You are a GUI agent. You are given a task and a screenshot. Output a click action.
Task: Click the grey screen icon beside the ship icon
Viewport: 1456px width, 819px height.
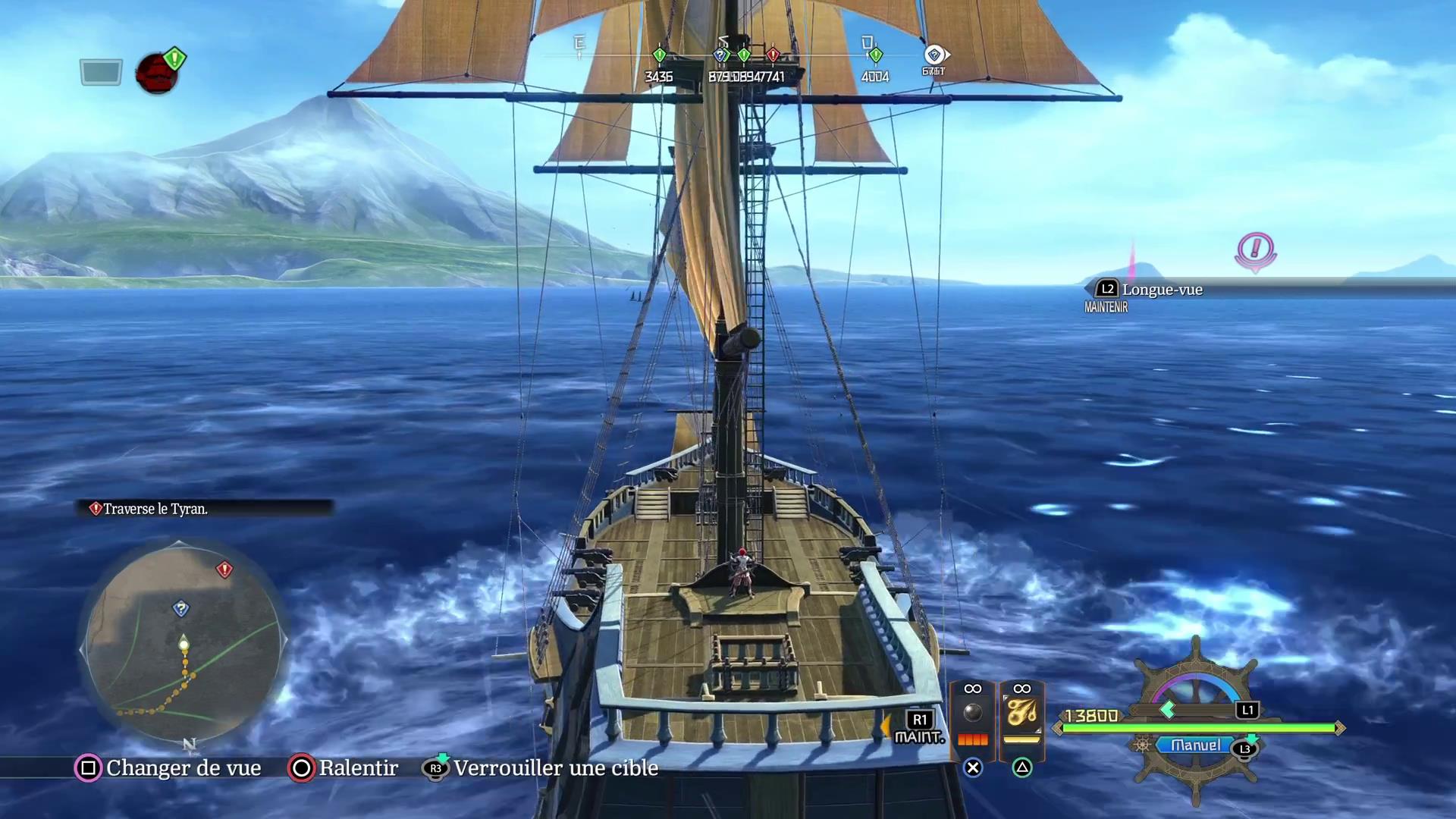click(101, 73)
